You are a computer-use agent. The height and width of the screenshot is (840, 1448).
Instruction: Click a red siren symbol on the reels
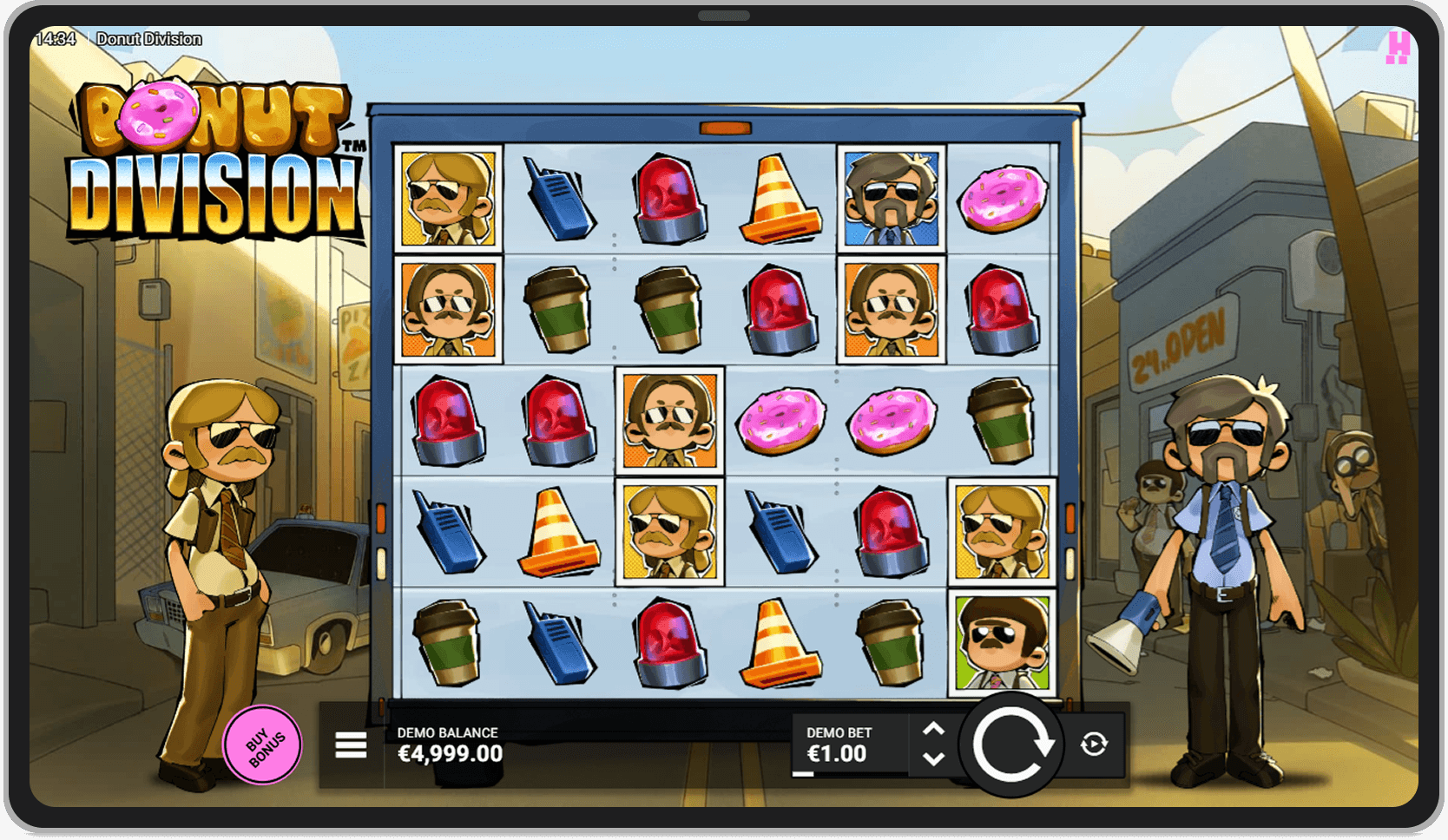668,200
